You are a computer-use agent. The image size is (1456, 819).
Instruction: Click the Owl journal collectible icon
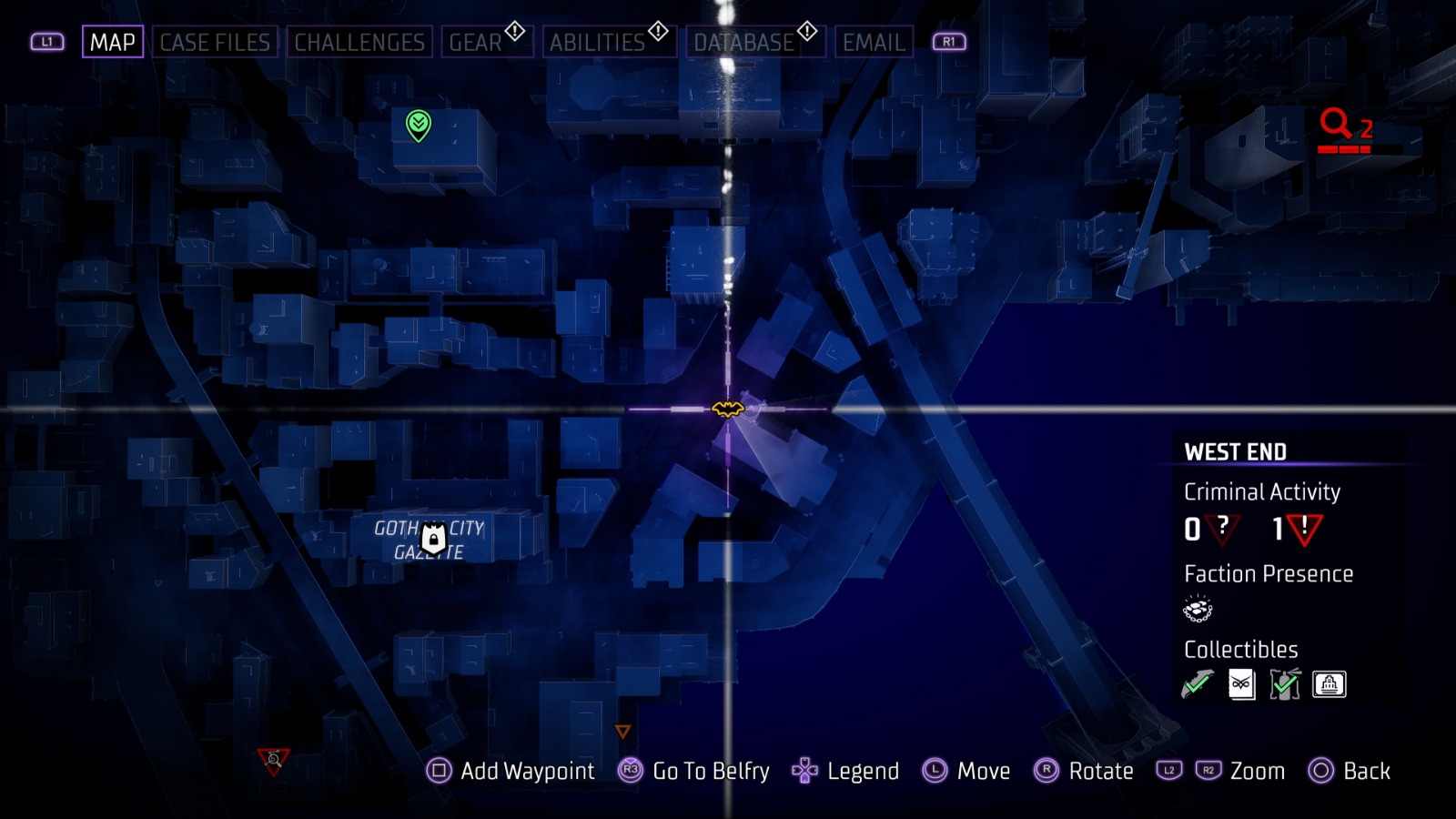1241,683
